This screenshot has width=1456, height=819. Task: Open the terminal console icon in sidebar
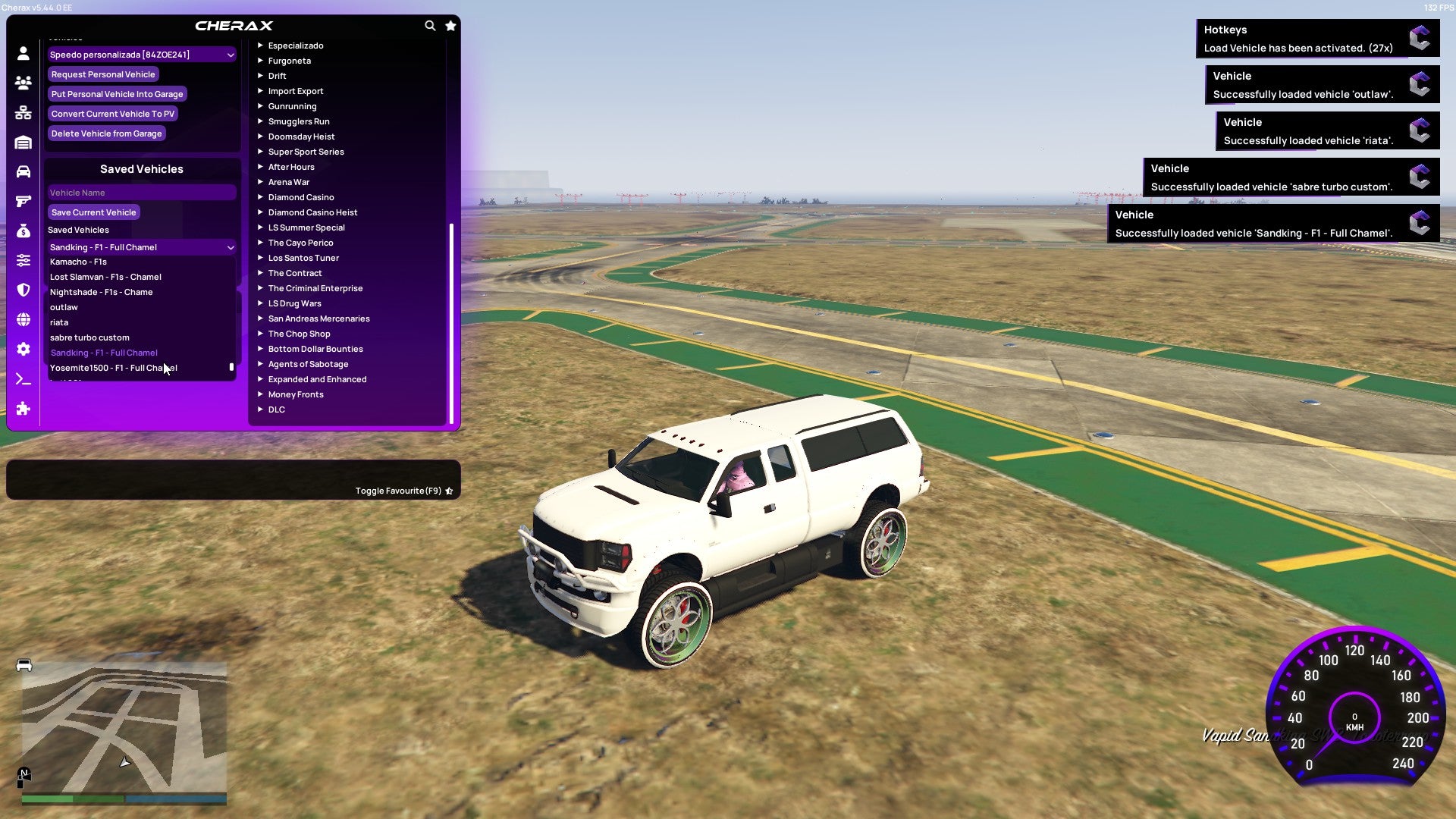tap(23, 379)
